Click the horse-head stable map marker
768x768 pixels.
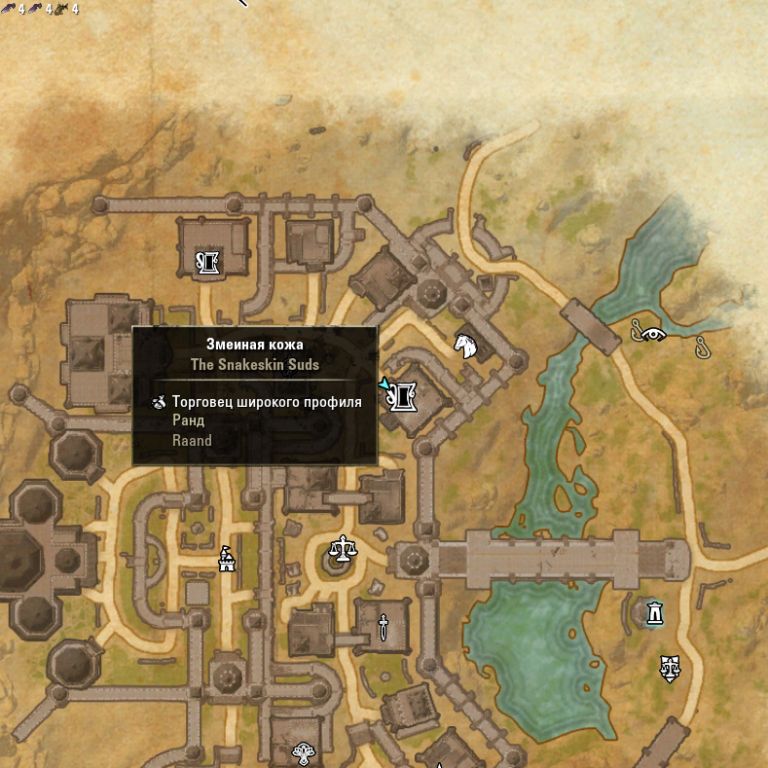point(465,345)
